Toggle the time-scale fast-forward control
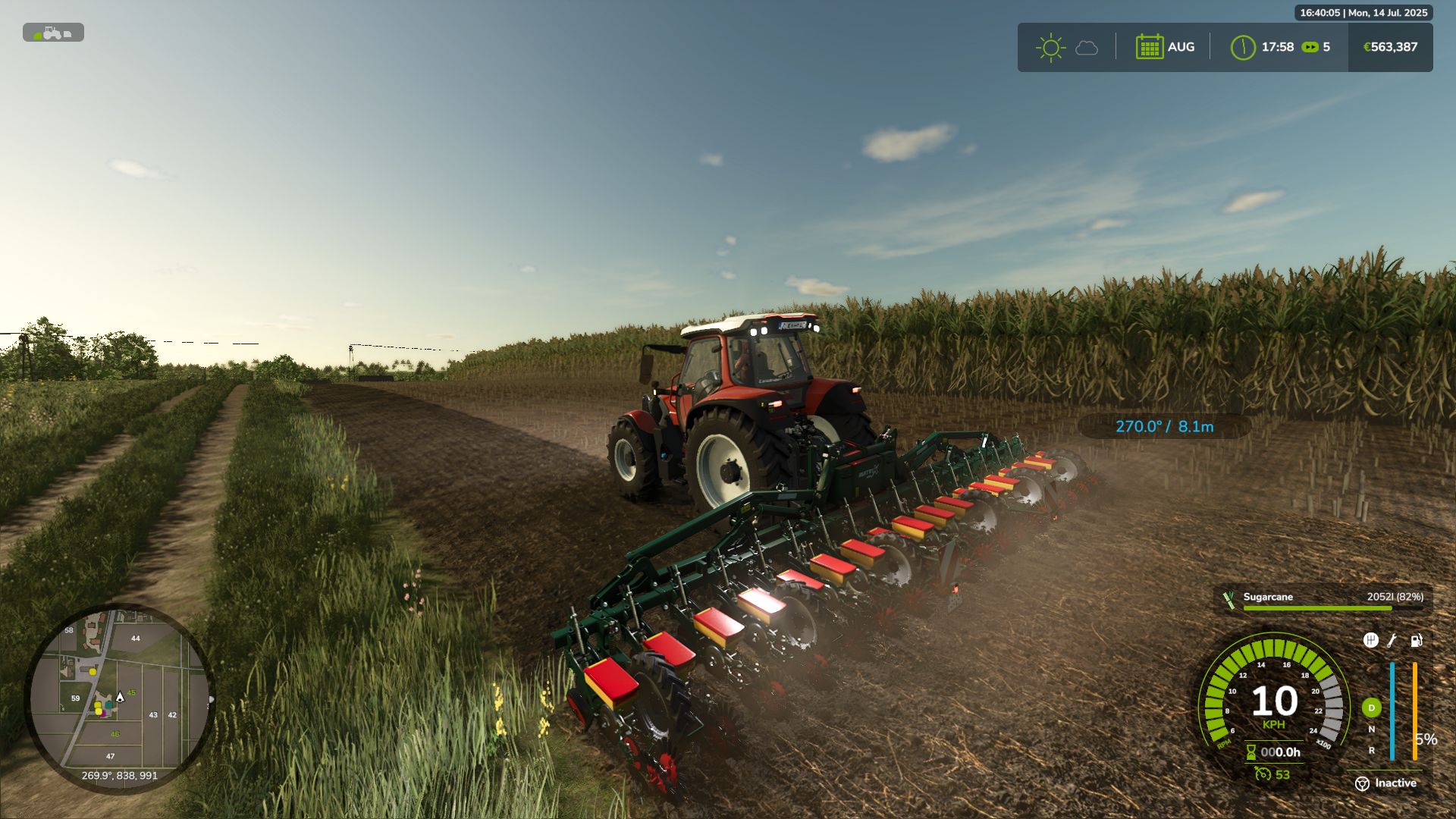Screen dimensions: 1456x819 coord(1310,47)
